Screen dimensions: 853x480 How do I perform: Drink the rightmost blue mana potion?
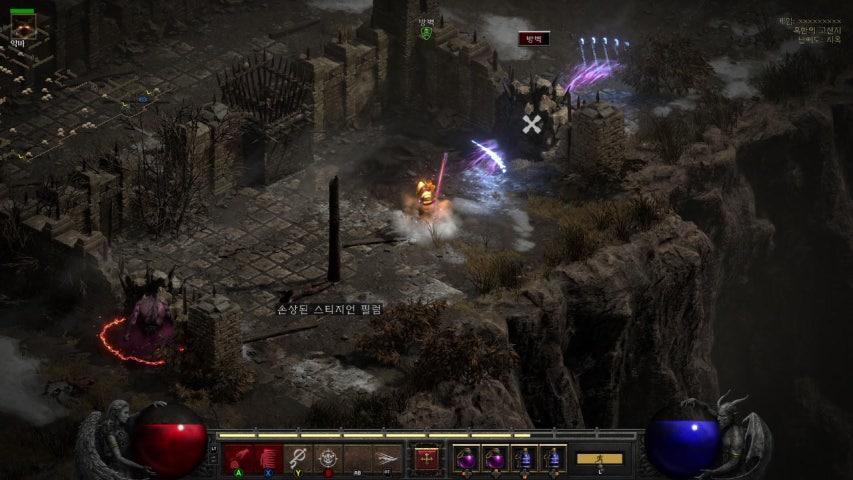[x=553, y=459]
